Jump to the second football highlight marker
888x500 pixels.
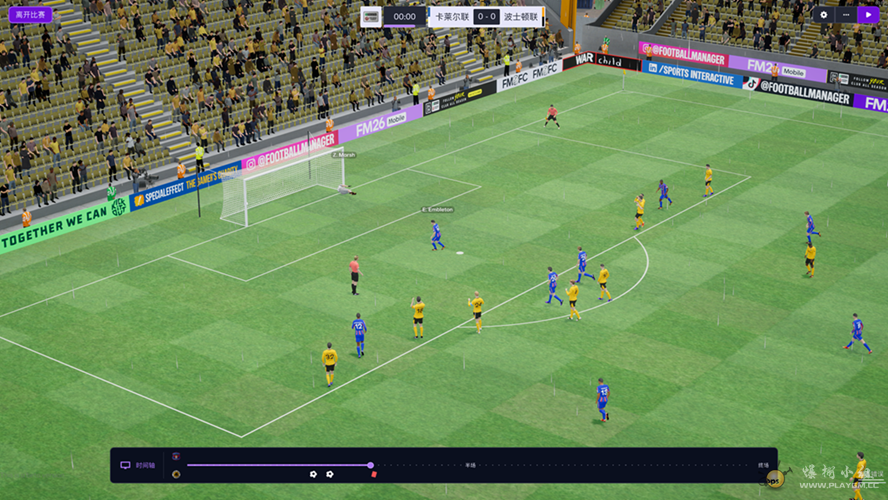[x=330, y=474]
